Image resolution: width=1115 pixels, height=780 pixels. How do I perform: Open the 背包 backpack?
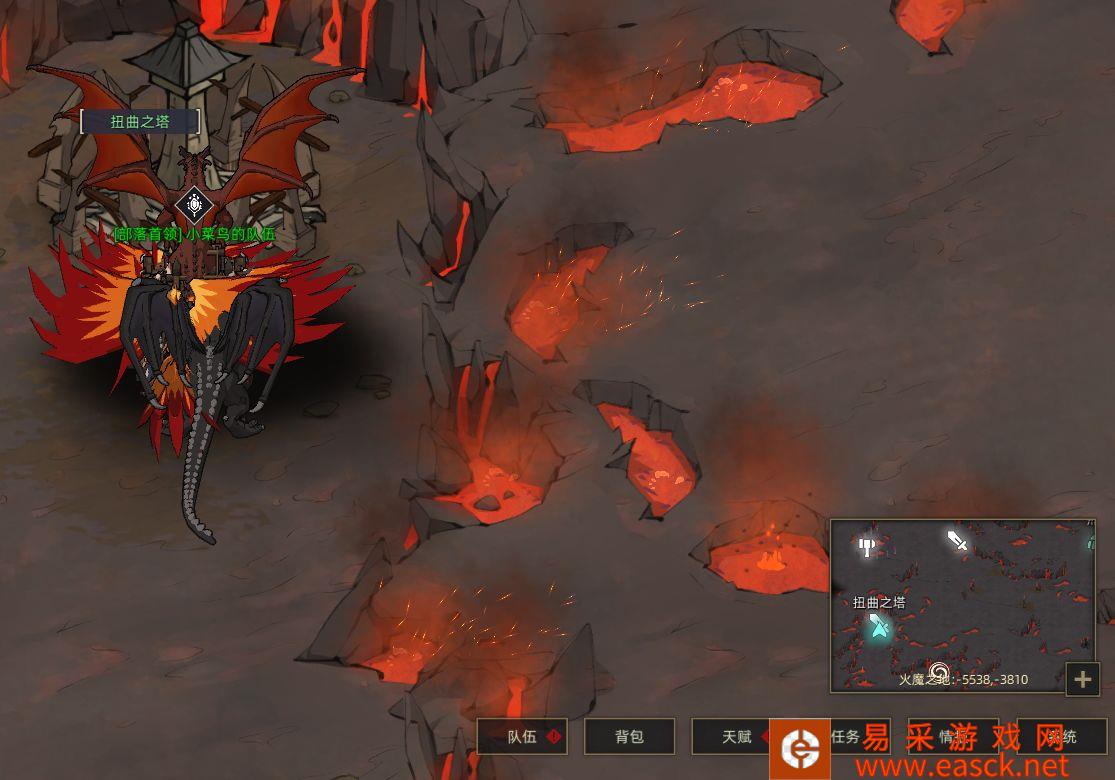point(629,737)
